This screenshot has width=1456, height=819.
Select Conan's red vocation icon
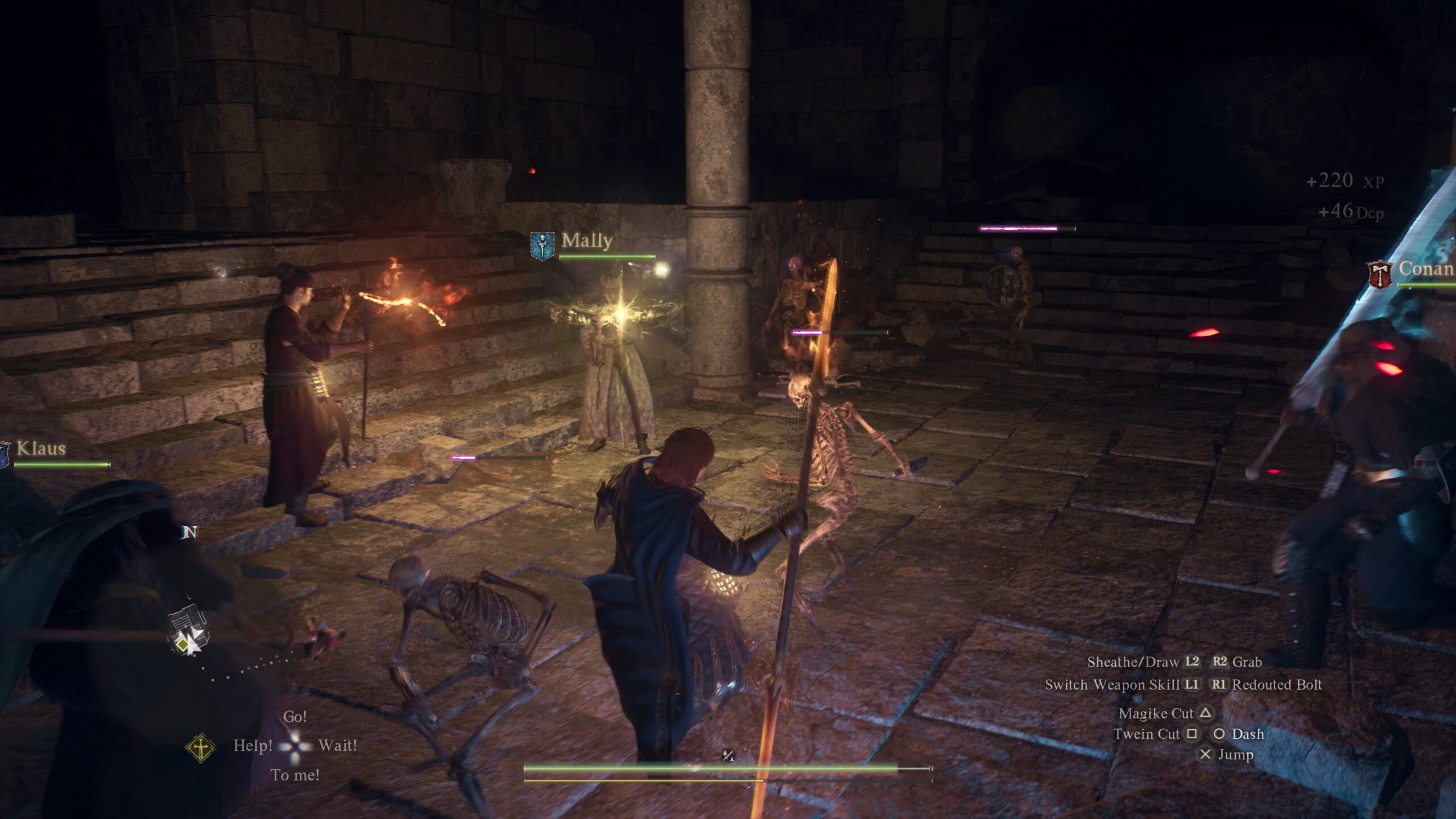point(1380,274)
